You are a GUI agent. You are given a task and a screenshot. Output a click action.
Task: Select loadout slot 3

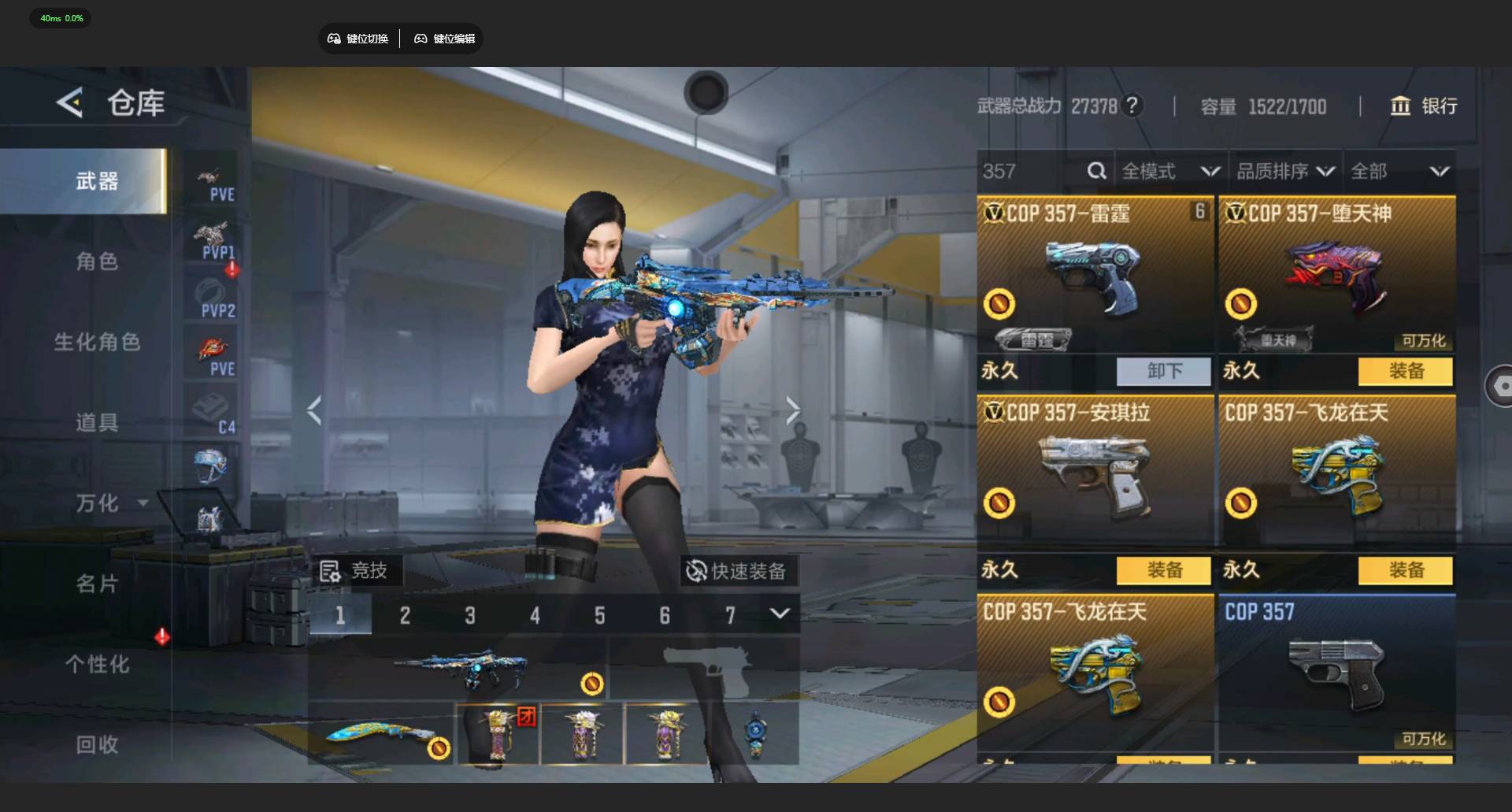click(470, 615)
